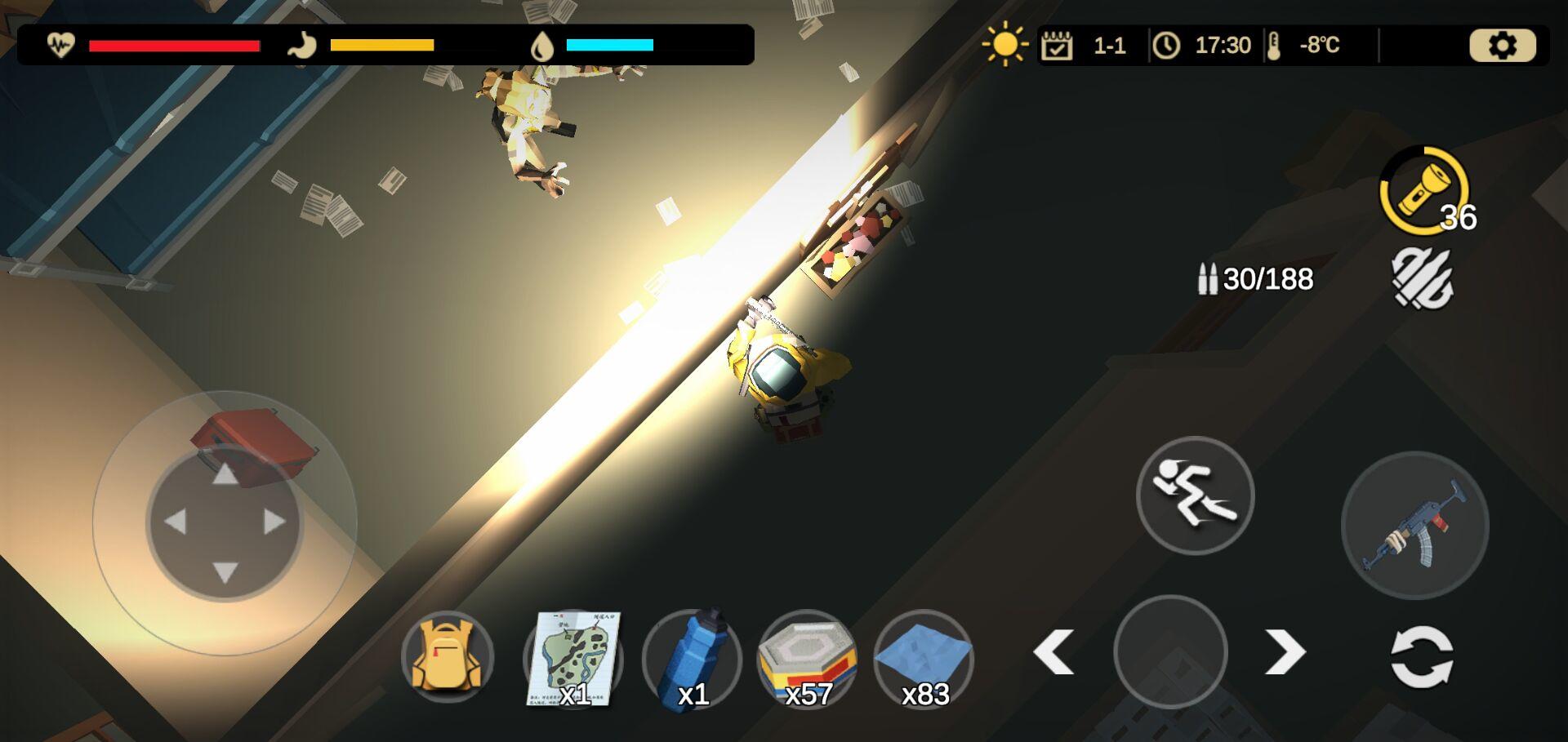Tap the sprint running-man button
This screenshot has height=742, width=1568.
[1195, 495]
